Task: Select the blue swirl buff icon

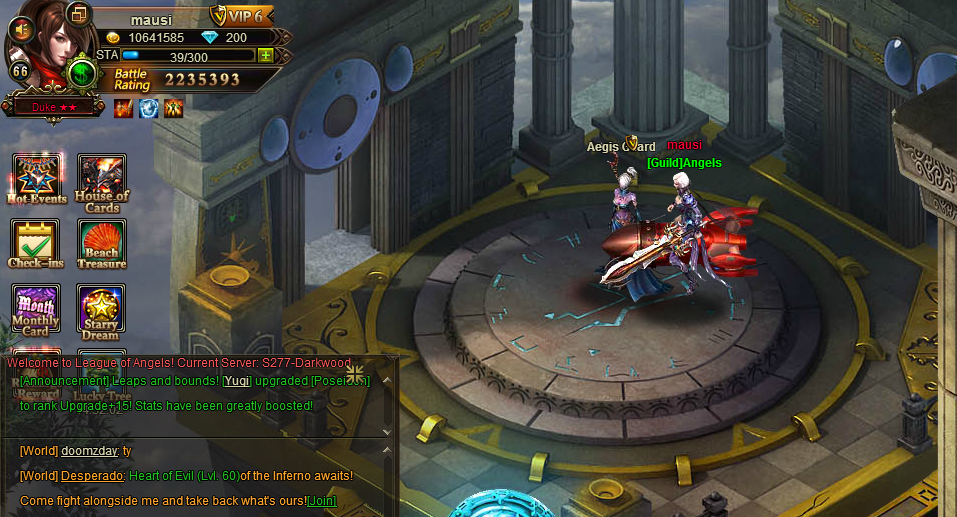Action: click(x=148, y=107)
